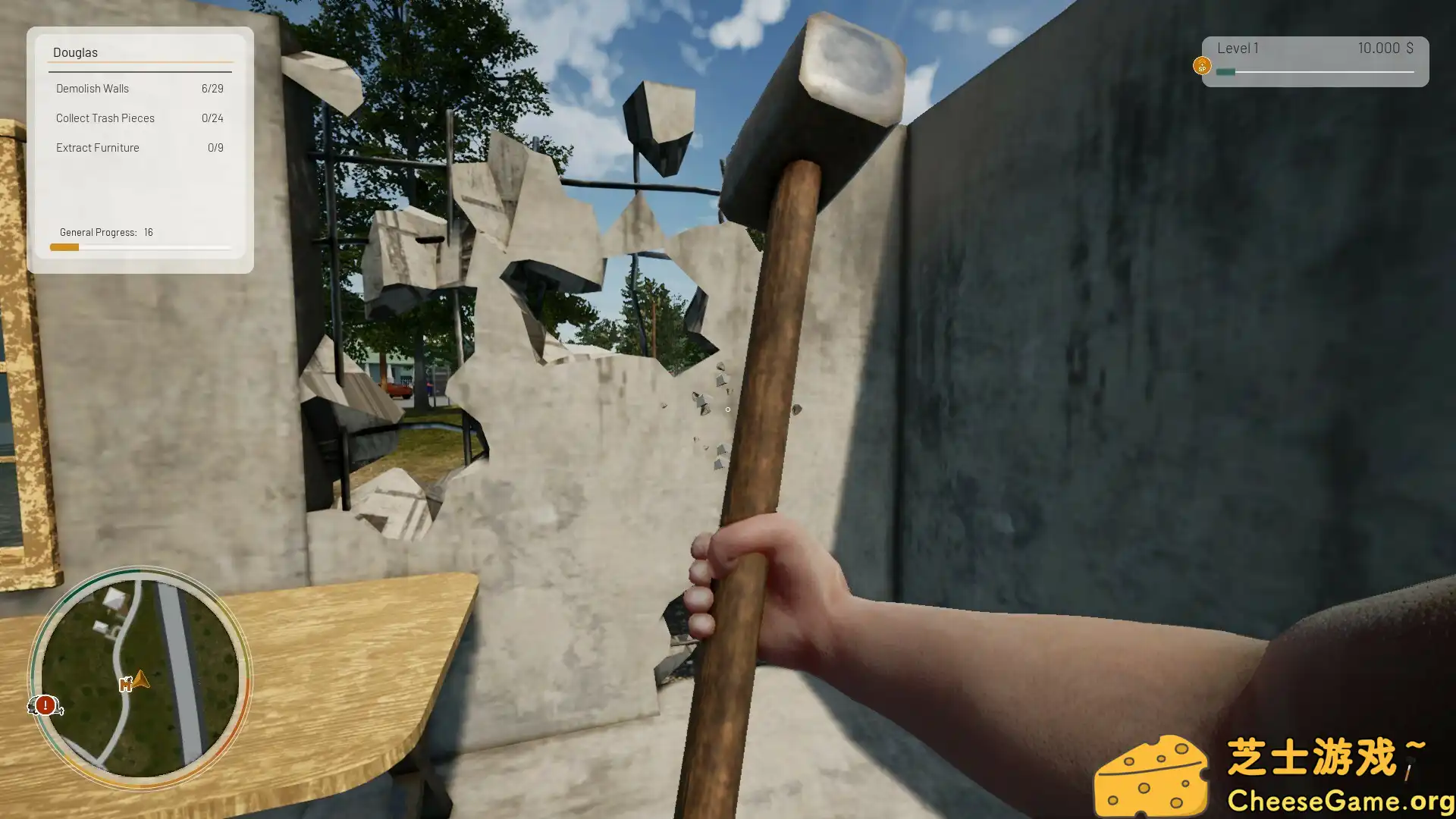Click the CheeseGame.org link

(x=1341, y=799)
